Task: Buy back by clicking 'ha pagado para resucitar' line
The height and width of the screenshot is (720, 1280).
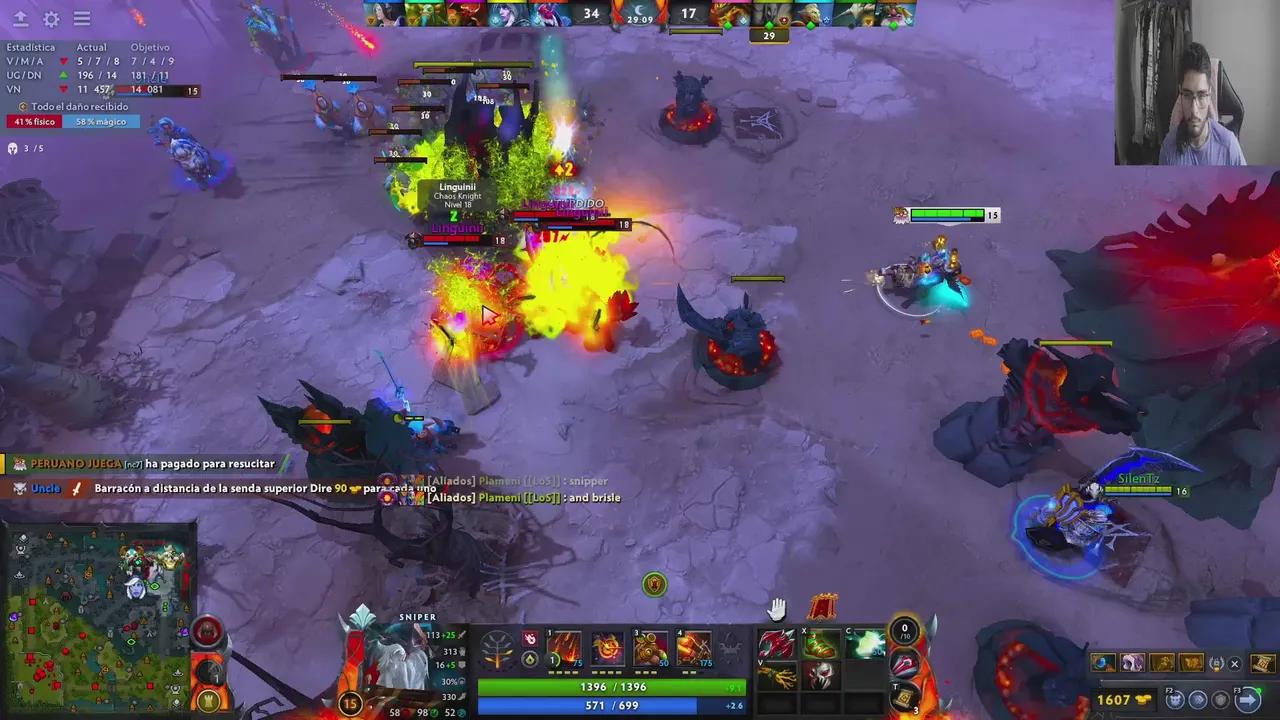Action: click(x=208, y=463)
